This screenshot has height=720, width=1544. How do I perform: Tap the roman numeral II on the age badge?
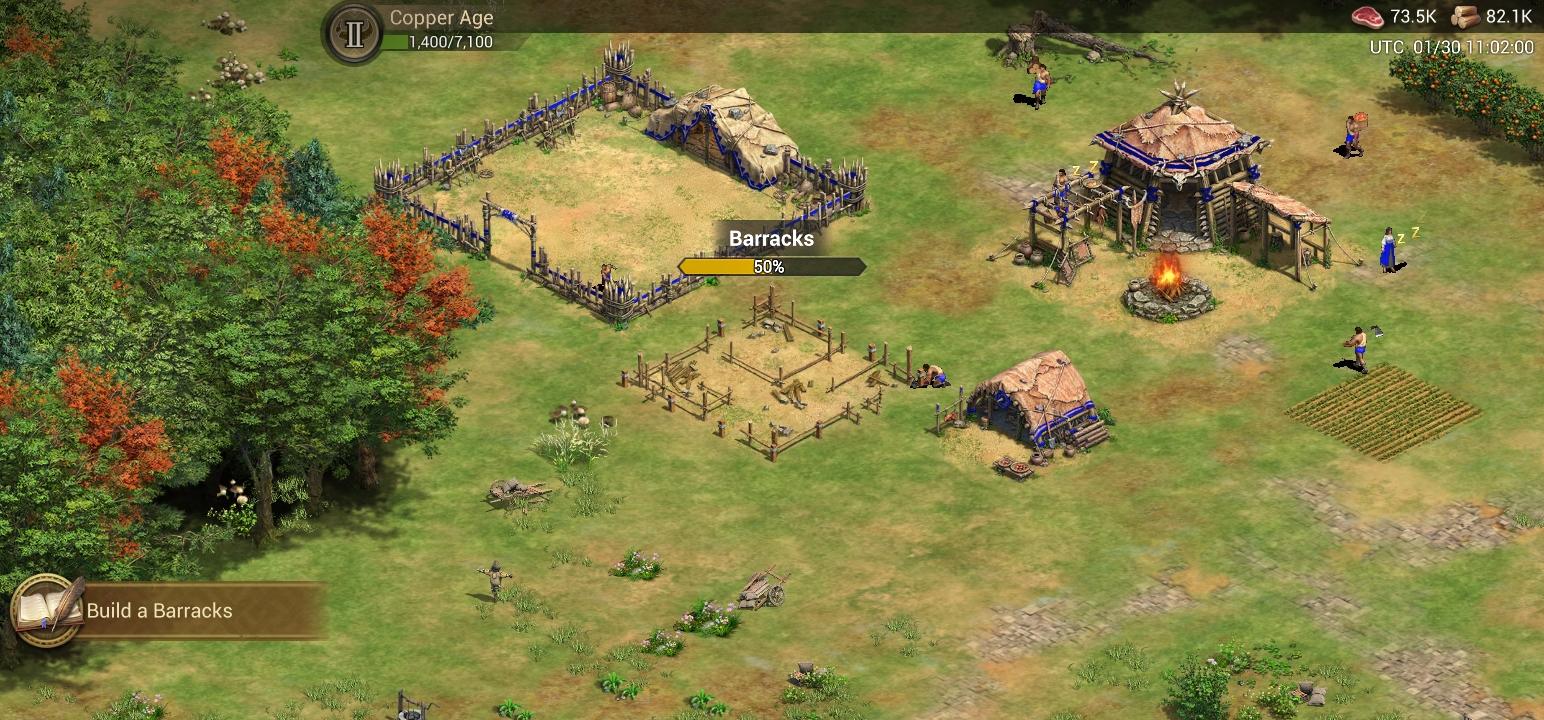pyautogui.click(x=352, y=30)
